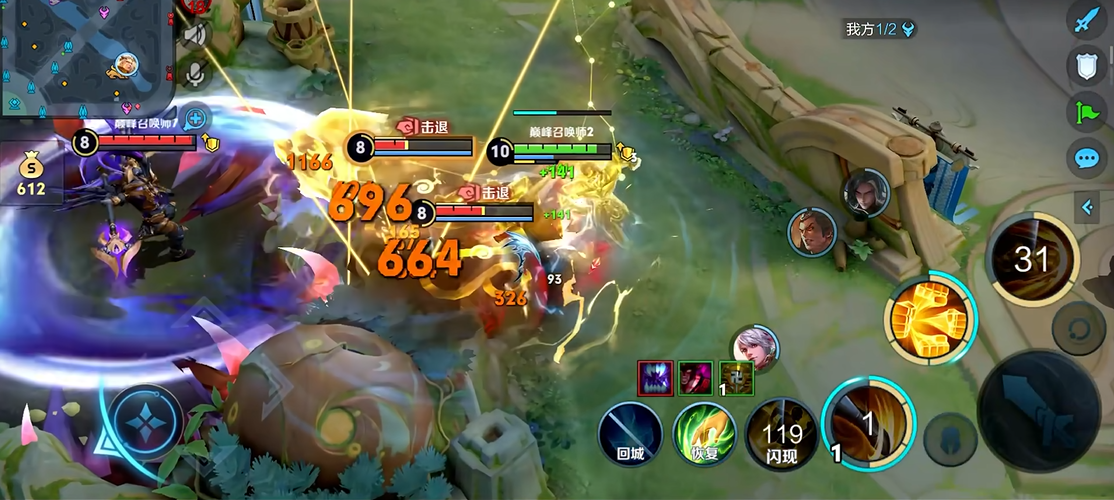
Task: Tap the movement joystick
Action: click(146, 421)
